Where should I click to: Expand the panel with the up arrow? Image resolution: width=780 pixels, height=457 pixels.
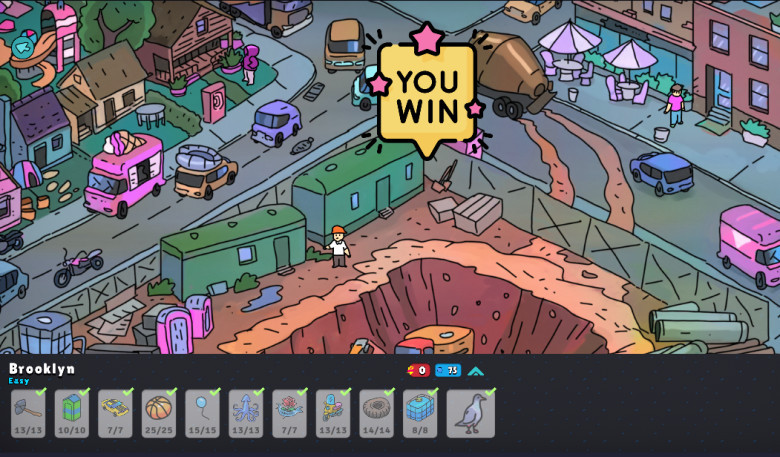(x=476, y=371)
